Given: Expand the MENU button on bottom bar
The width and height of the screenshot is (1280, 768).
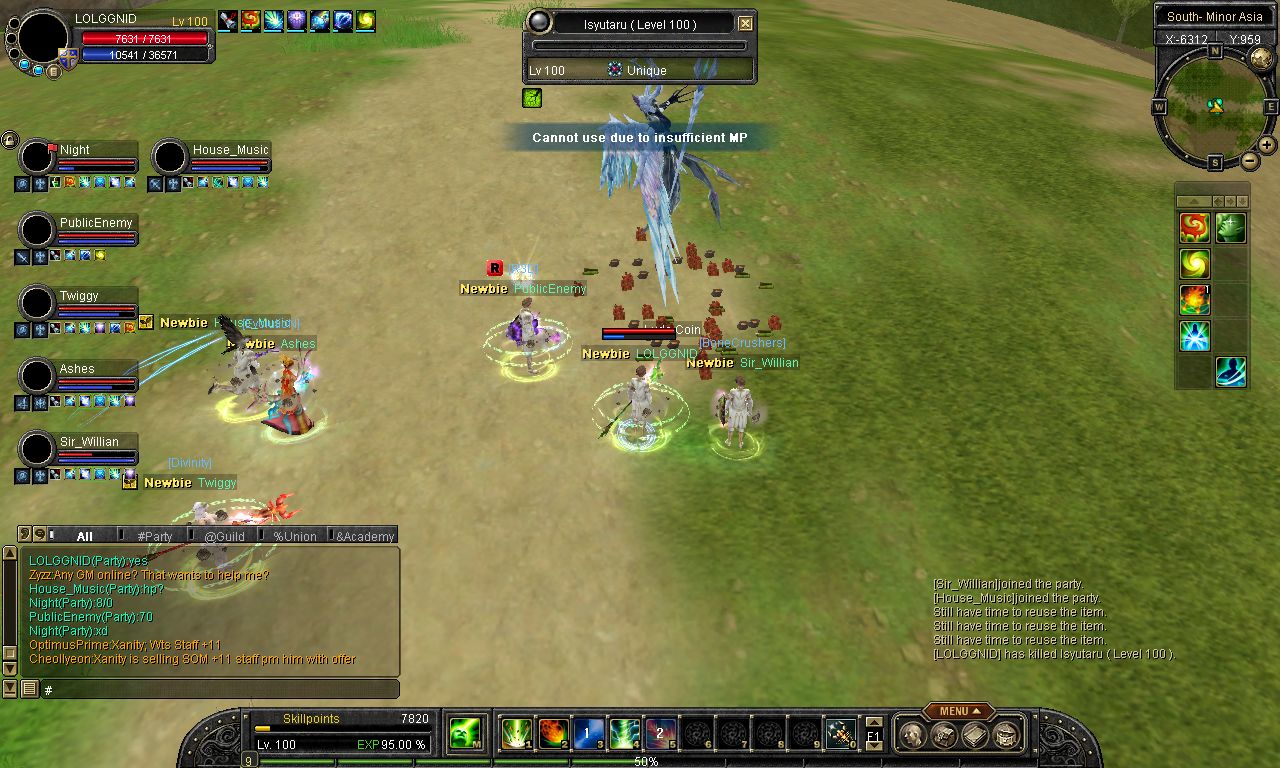Looking at the screenshot, I should click(958, 711).
